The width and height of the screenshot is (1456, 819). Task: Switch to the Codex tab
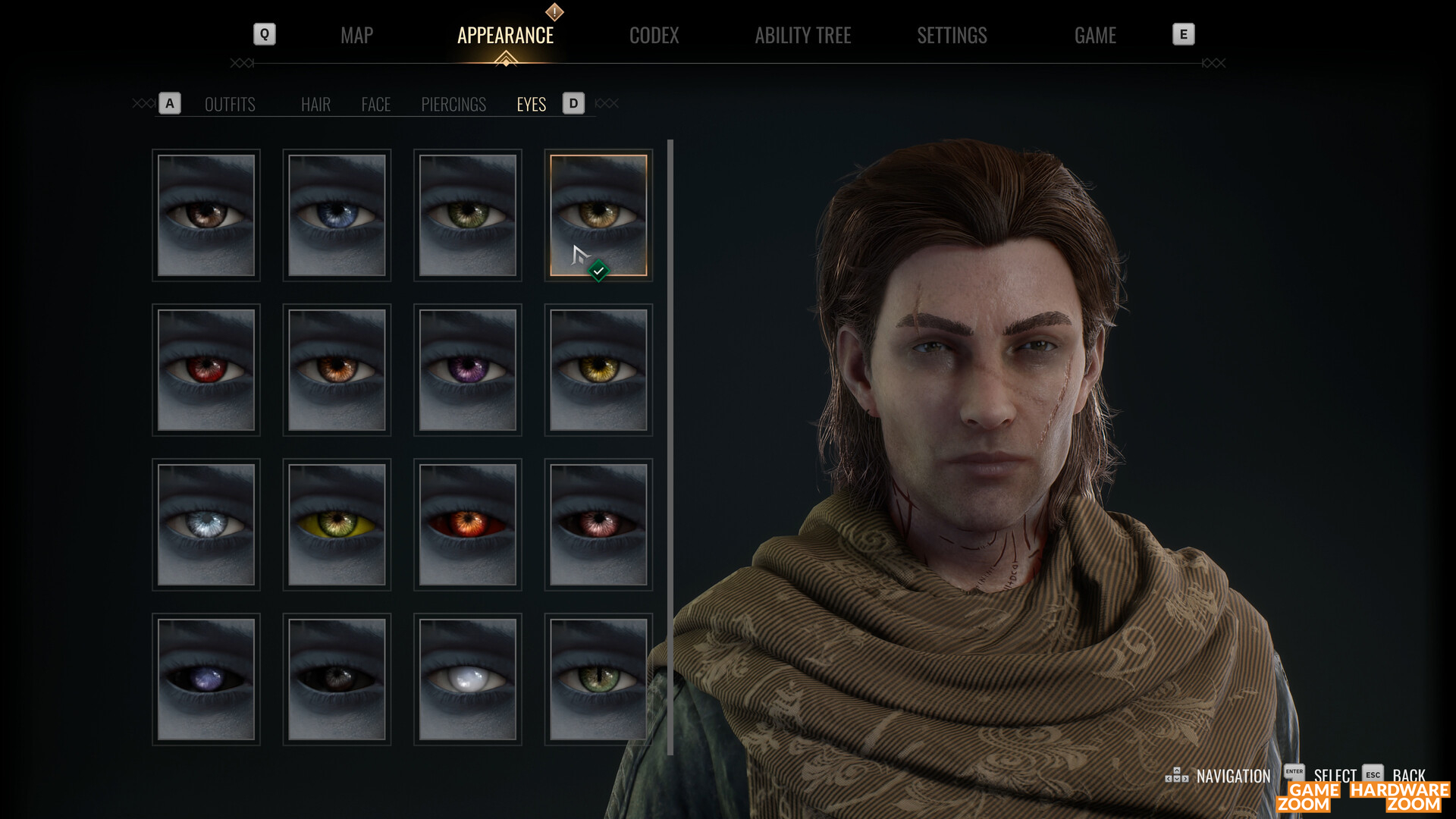click(x=654, y=36)
